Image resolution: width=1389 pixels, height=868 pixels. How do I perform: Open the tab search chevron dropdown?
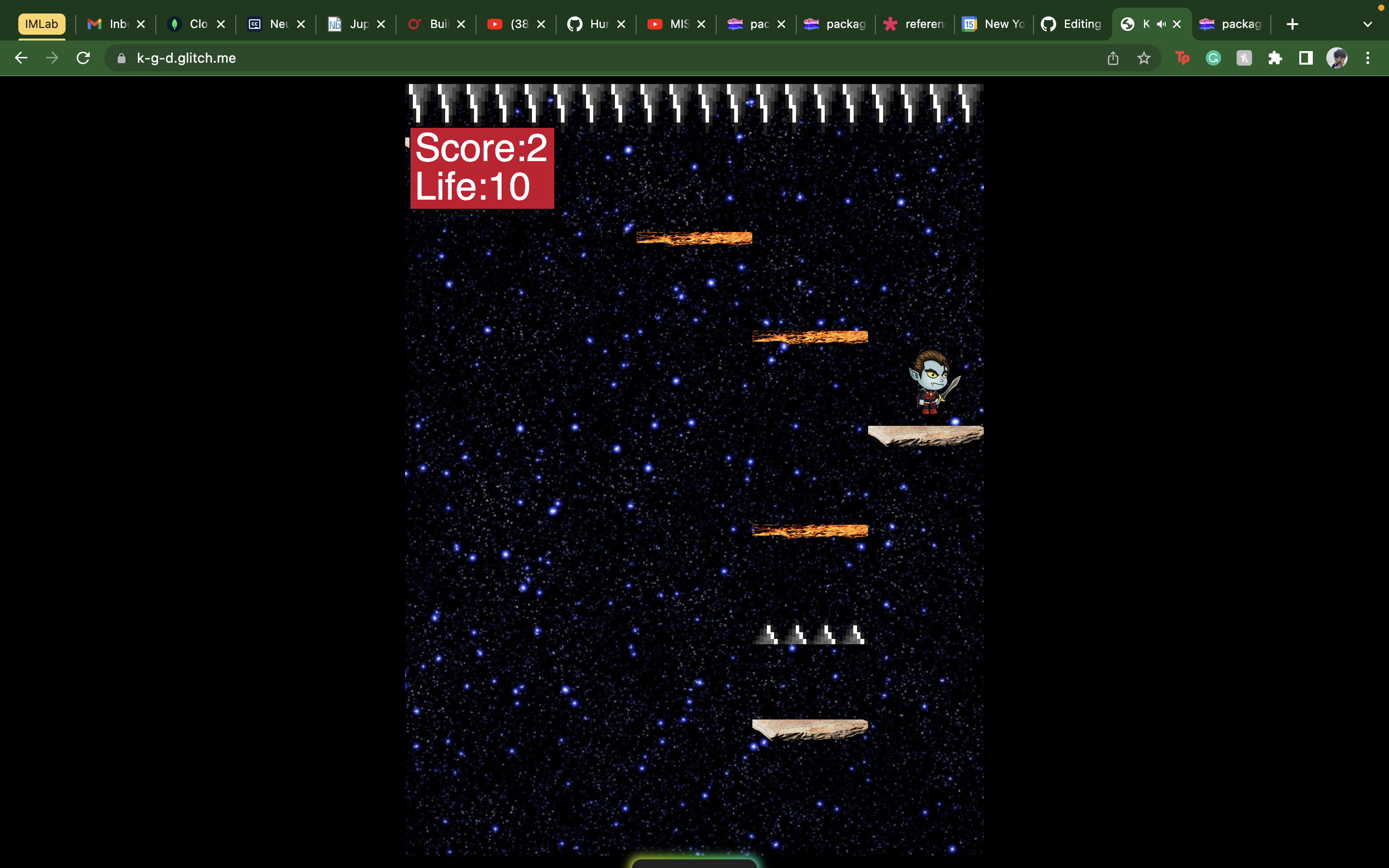click(1367, 24)
